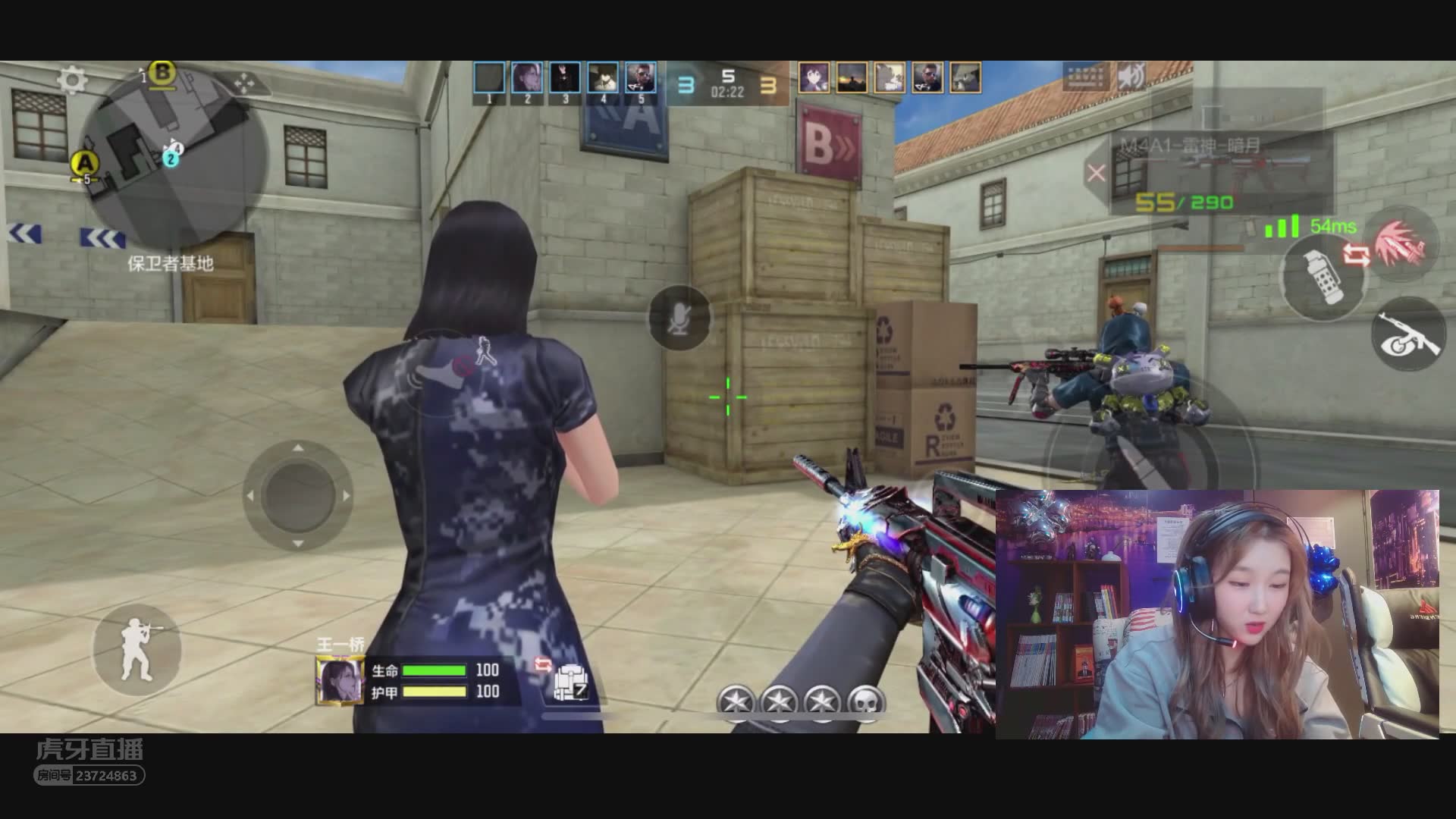Viewport: 1456px width, 819px height.
Task: Tap the crouching soldier stance button
Action: click(x=137, y=650)
